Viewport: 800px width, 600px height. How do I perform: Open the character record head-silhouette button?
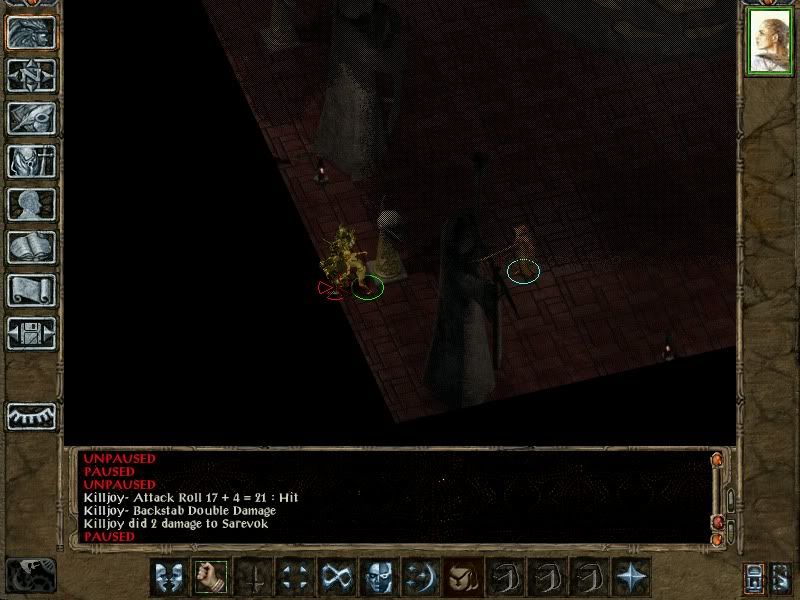(31, 204)
